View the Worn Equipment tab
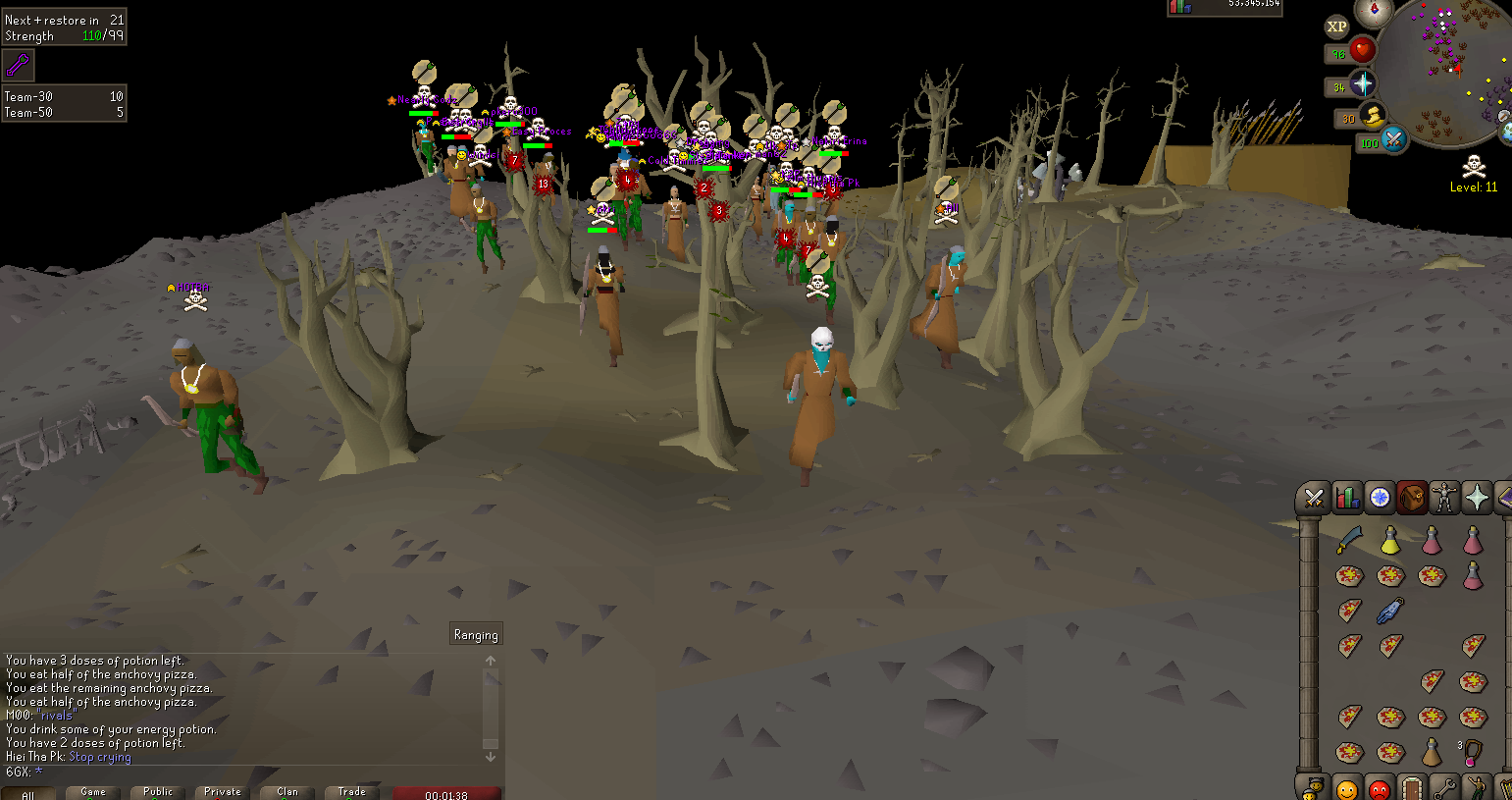1512x800 pixels. click(1445, 497)
